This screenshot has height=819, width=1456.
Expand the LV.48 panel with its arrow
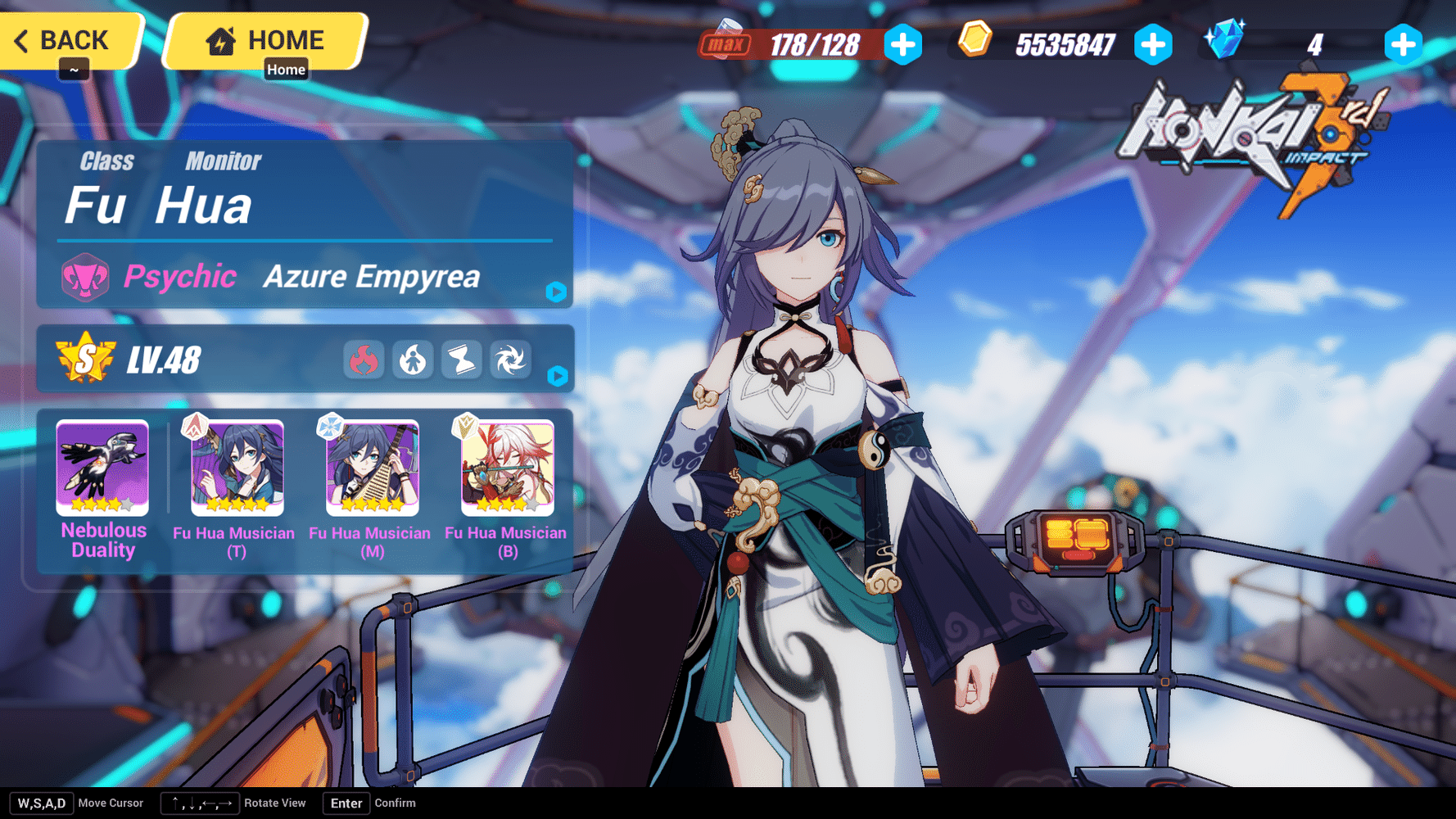tap(556, 377)
